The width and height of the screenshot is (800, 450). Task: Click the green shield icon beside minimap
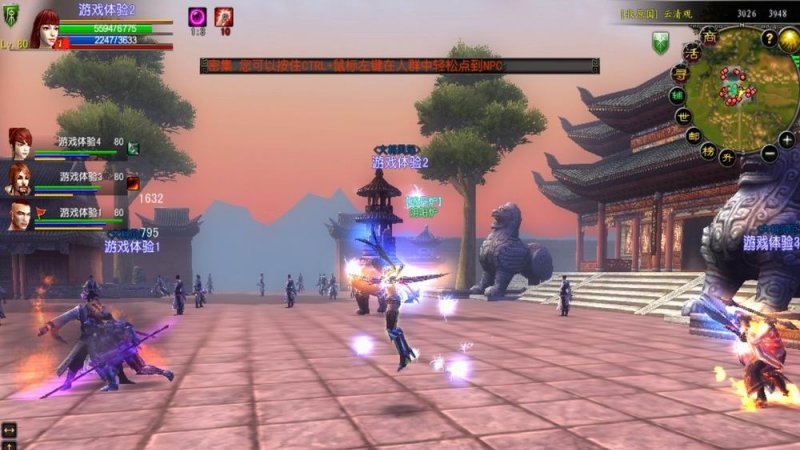[x=659, y=43]
